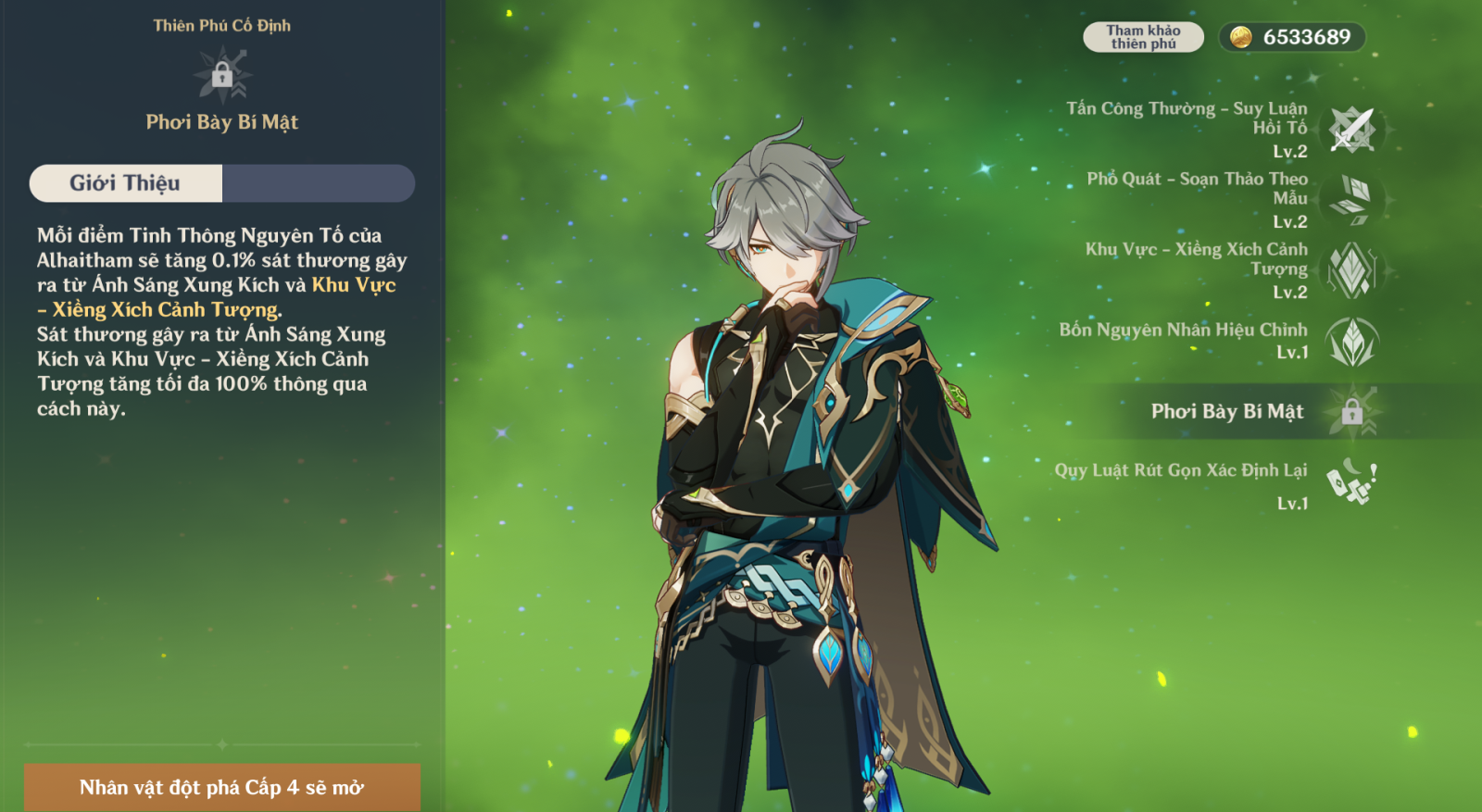Screen dimensions: 1482x812
Task: Click the Nhân vật đột phá Cấp 4 button
Action: pyautogui.click(x=221, y=787)
